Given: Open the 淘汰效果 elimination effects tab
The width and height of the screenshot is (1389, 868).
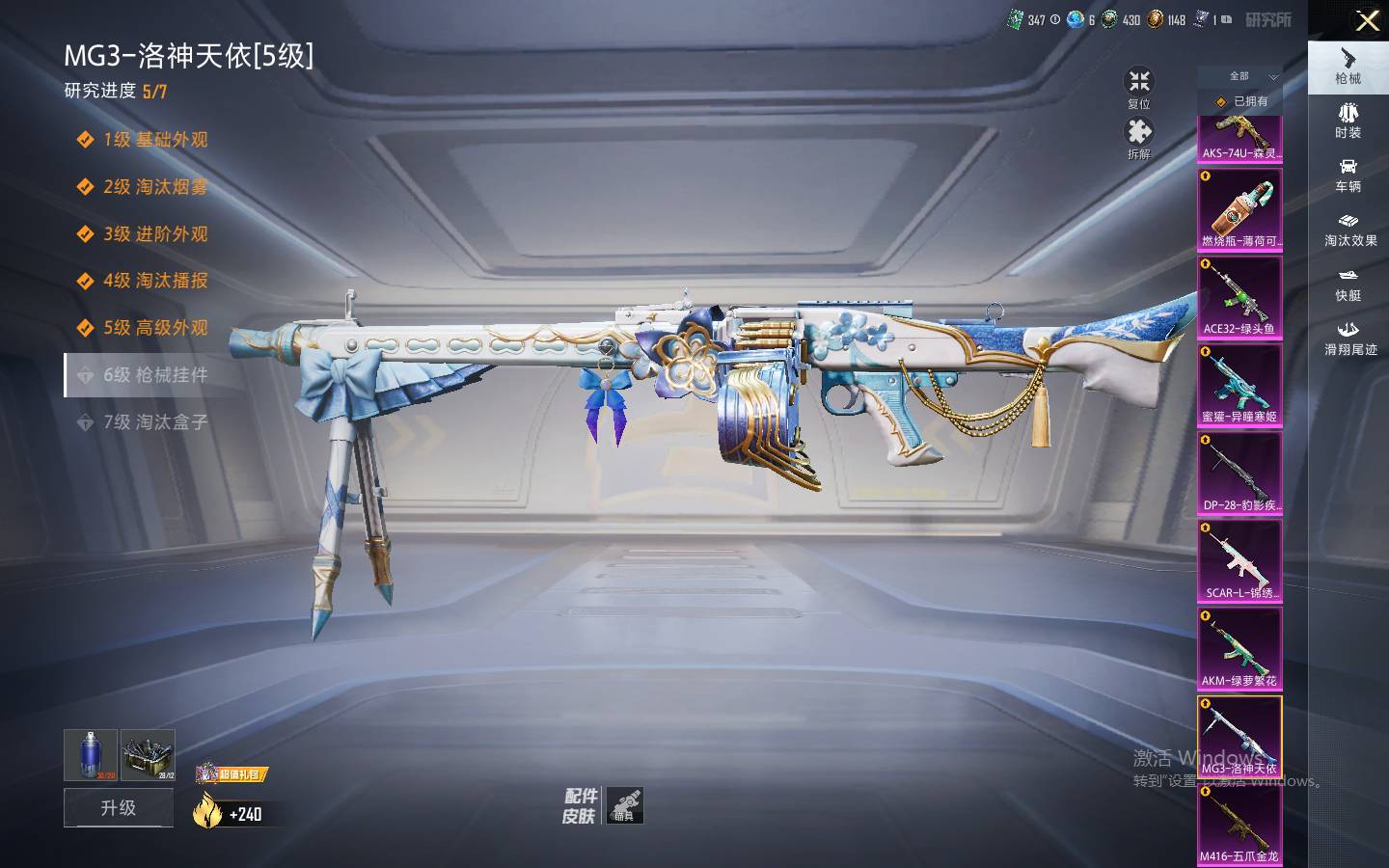Looking at the screenshot, I should tap(1349, 230).
